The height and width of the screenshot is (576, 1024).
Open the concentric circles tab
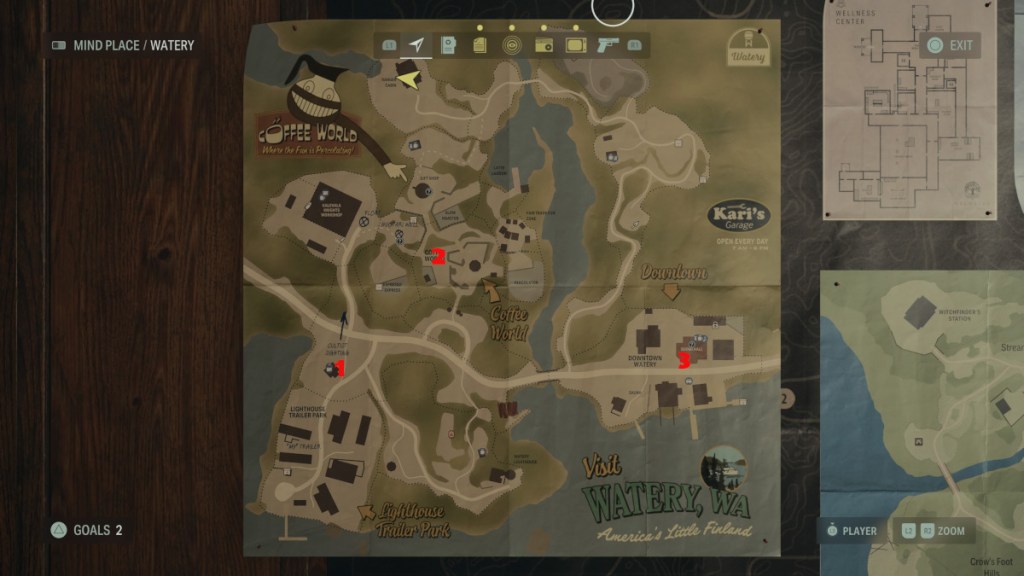[x=512, y=45]
